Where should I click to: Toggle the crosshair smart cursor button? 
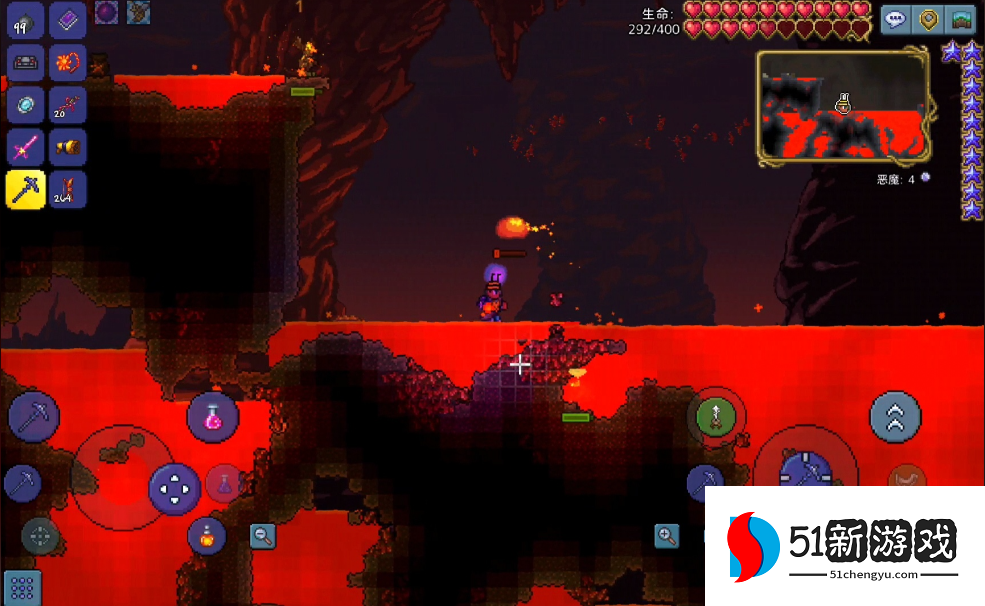[x=41, y=535]
